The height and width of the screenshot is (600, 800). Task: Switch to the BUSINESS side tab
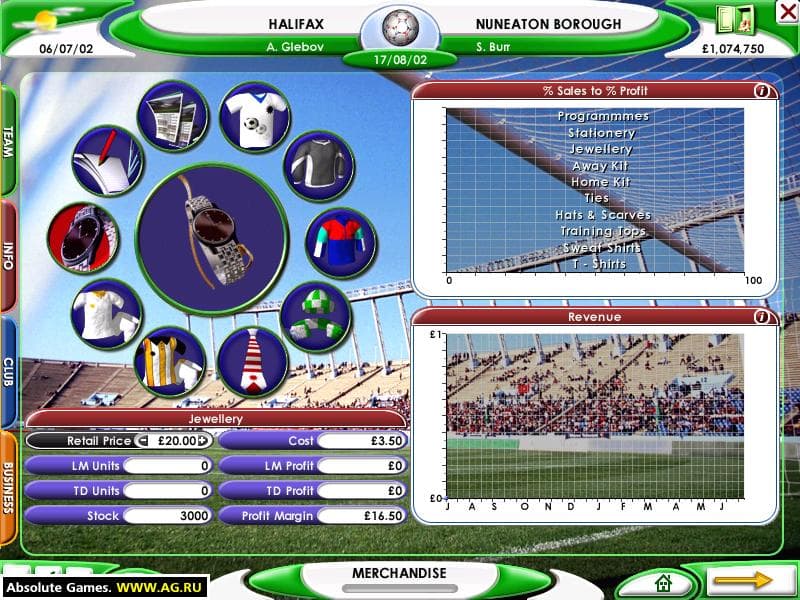pyautogui.click(x=8, y=487)
